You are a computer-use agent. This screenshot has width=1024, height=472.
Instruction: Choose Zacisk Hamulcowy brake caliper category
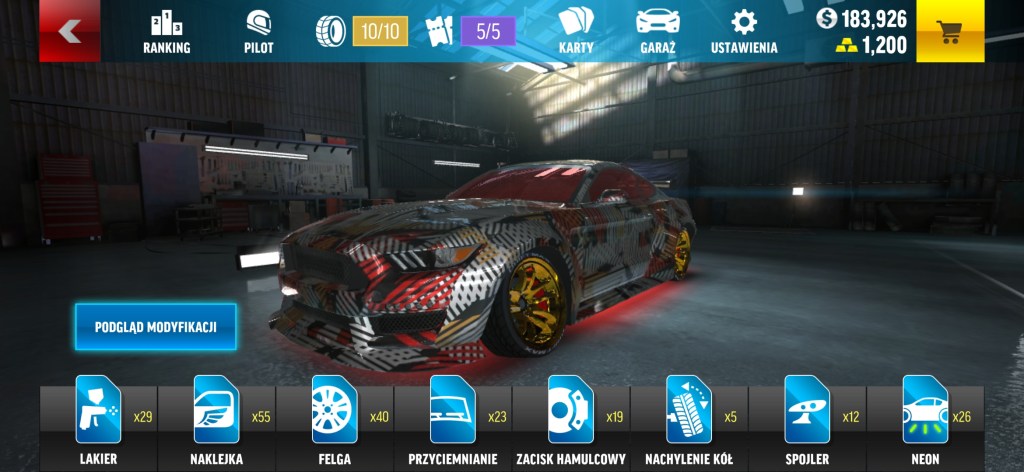pyautogui.click(x=570, y=420)
